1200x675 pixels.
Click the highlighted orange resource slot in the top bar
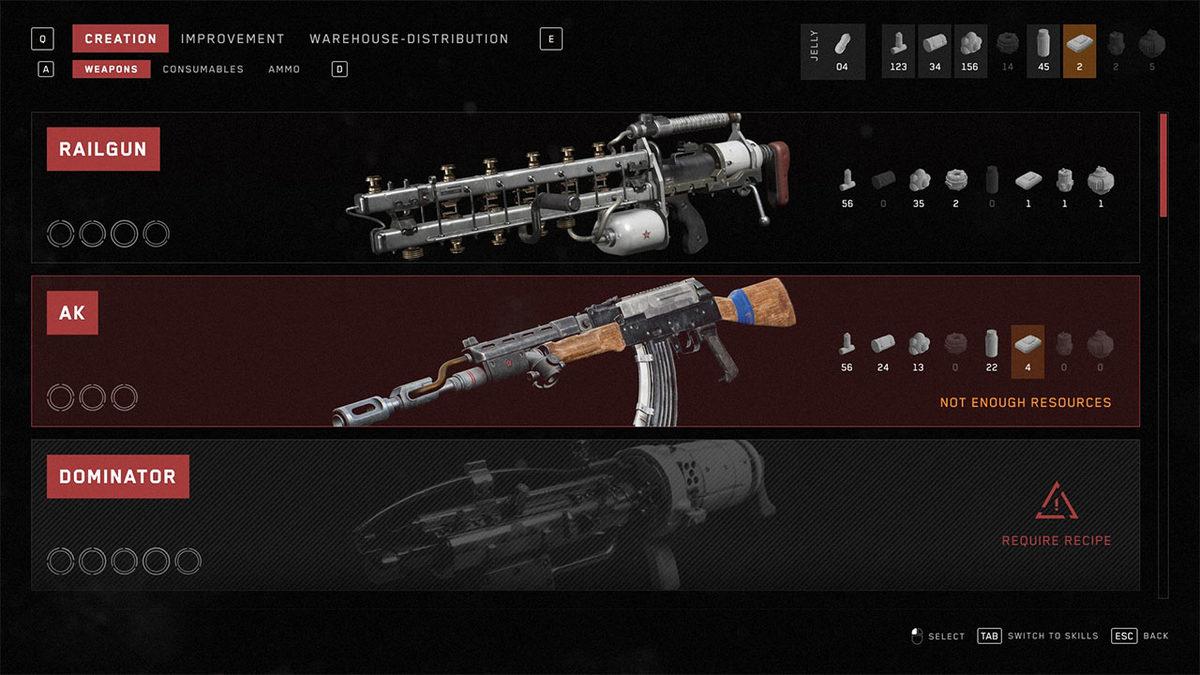[x=1079, y=52]
